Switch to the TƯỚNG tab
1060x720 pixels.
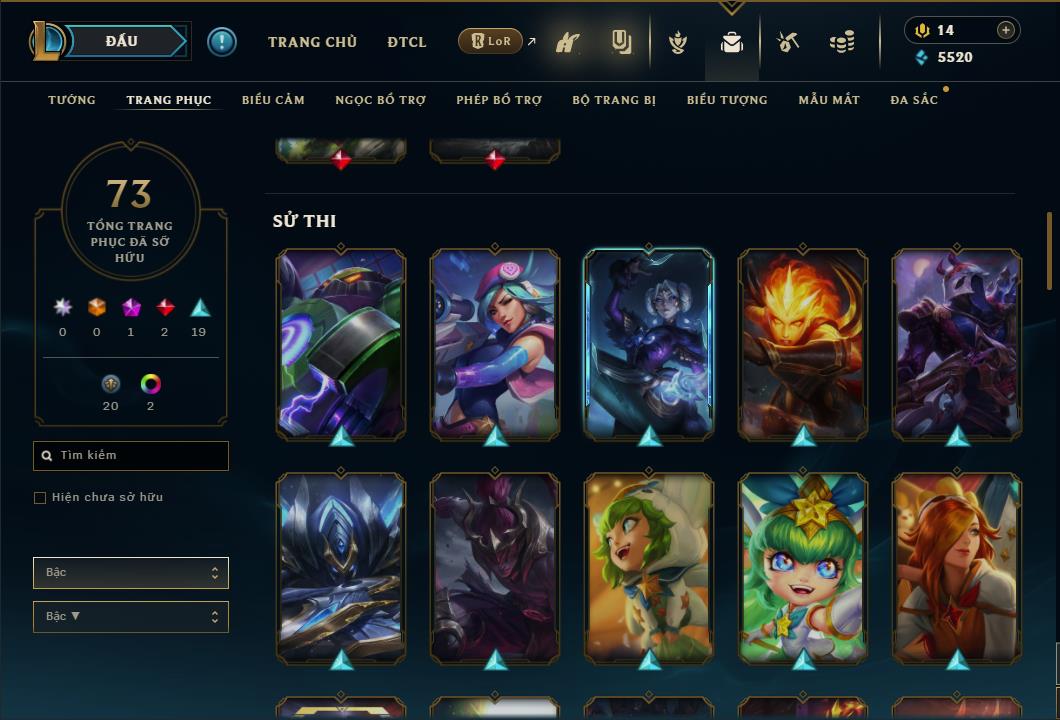pyautogui.click(x=72, y=100)
